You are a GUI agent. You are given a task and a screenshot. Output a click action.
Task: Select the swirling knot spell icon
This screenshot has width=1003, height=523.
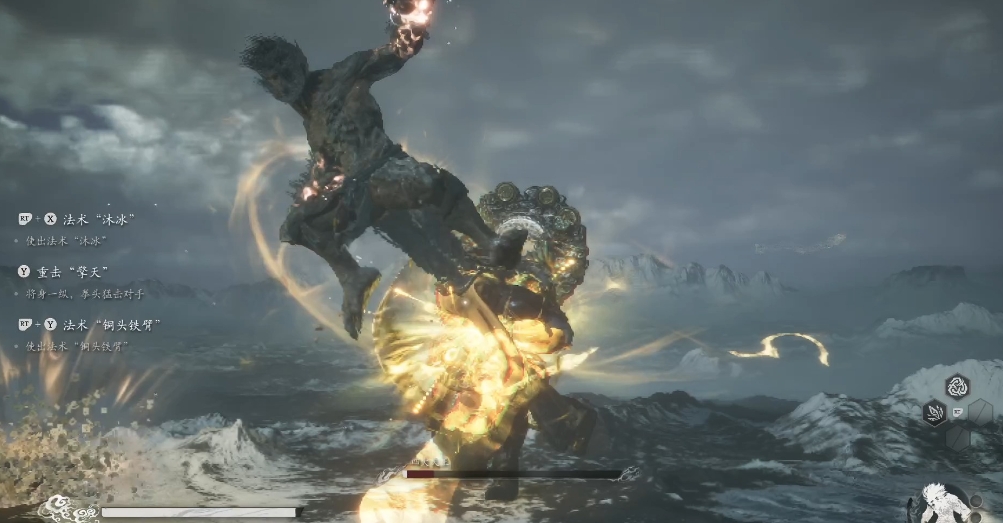coord(957,386)
